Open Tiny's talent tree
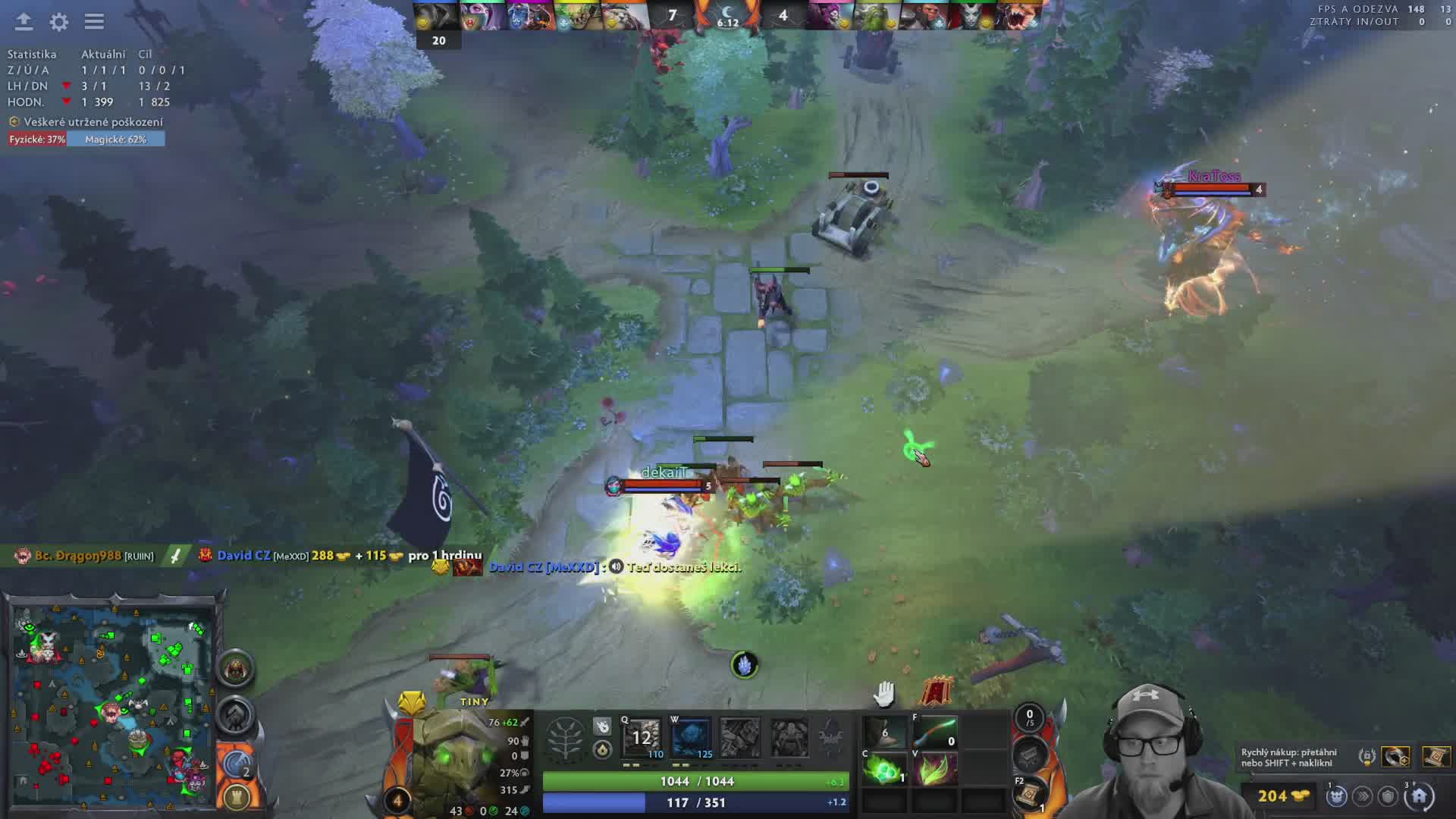Screen dimensions: 1456x819 pyautogui.click(x=566, y=739)
